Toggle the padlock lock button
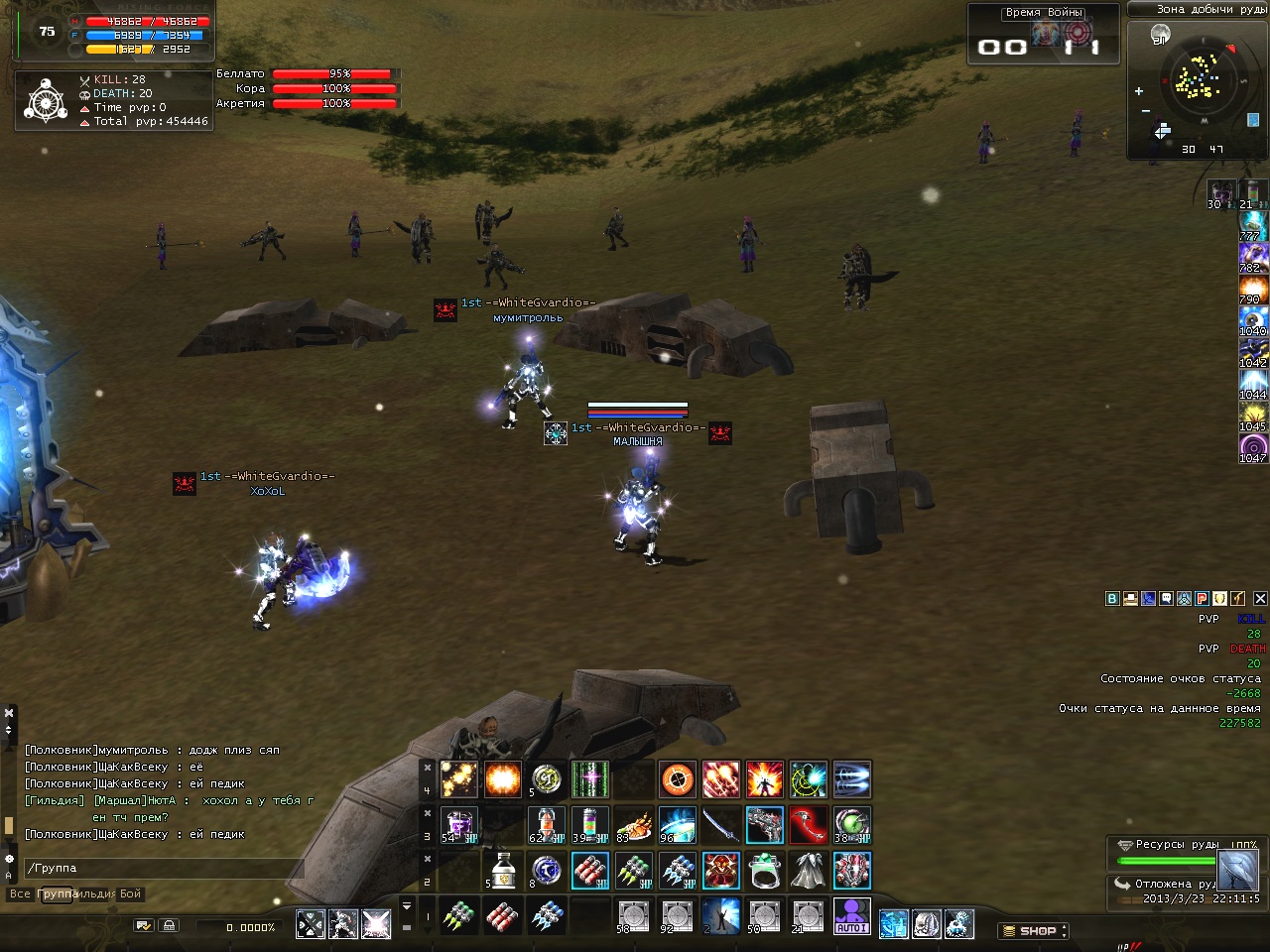Screen dimensions: 1270x952 (170, 926)
